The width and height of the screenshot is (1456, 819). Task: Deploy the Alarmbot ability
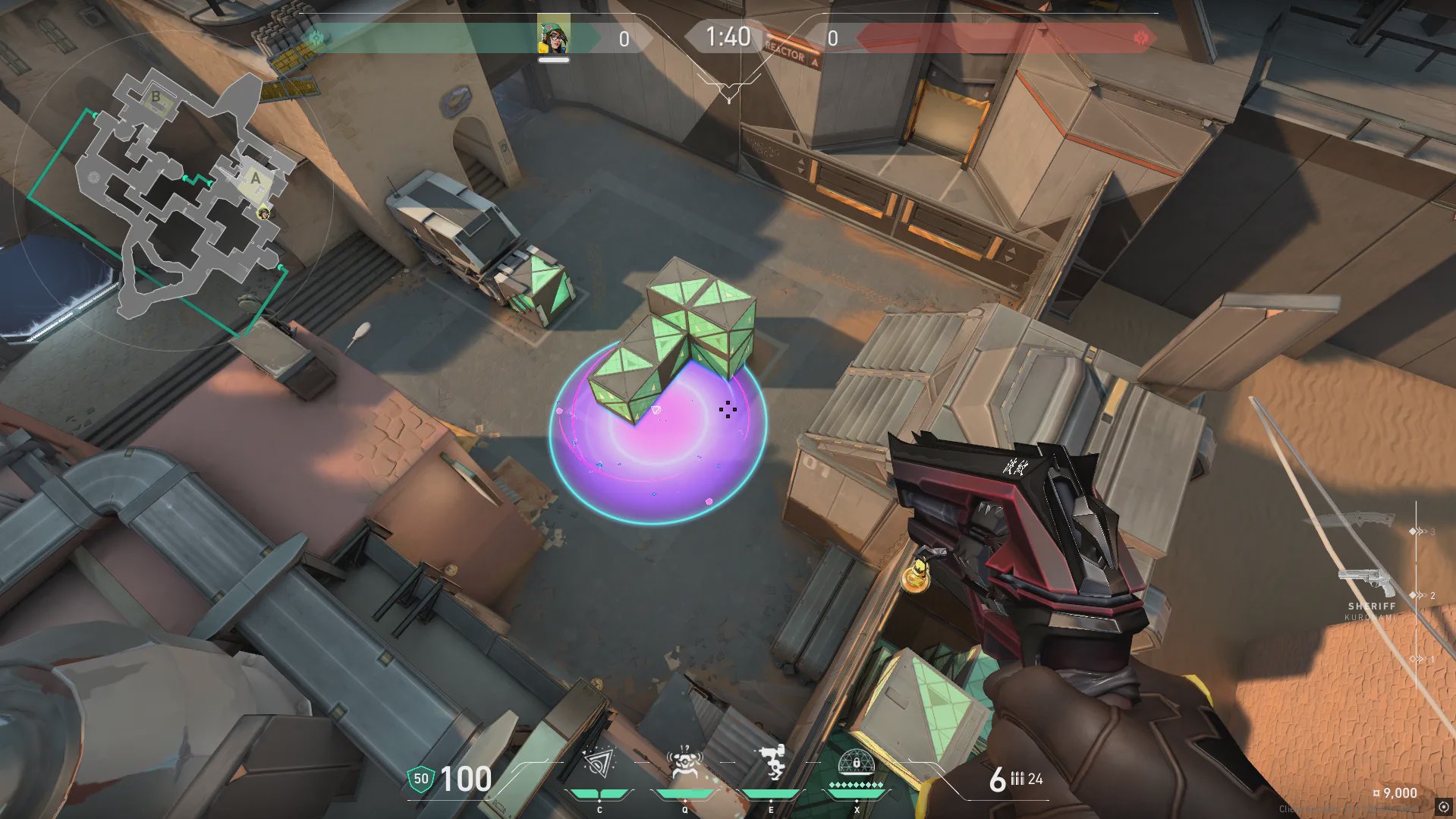coord(684,764)
